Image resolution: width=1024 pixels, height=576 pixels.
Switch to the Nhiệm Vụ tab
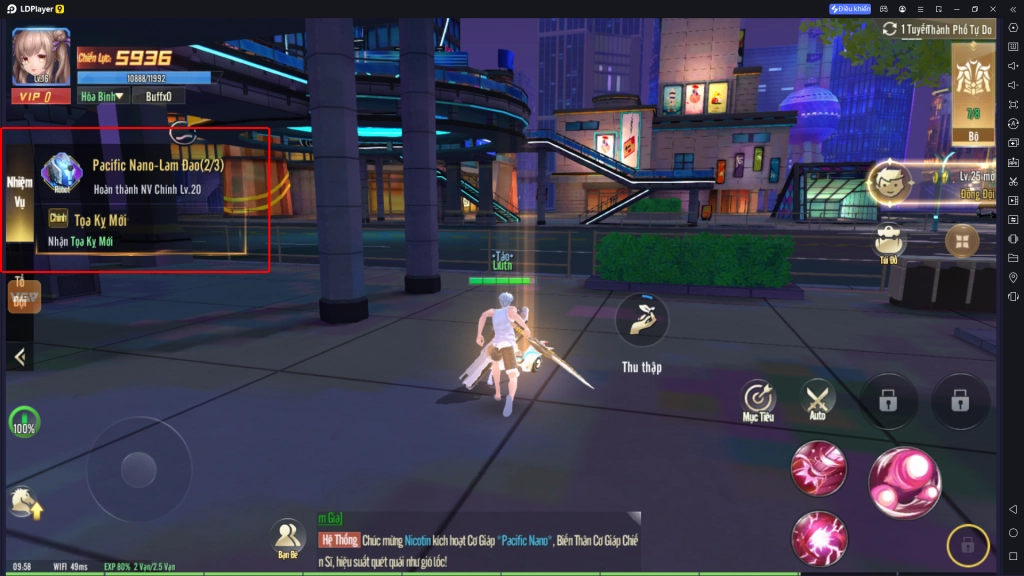pos(20,191)
